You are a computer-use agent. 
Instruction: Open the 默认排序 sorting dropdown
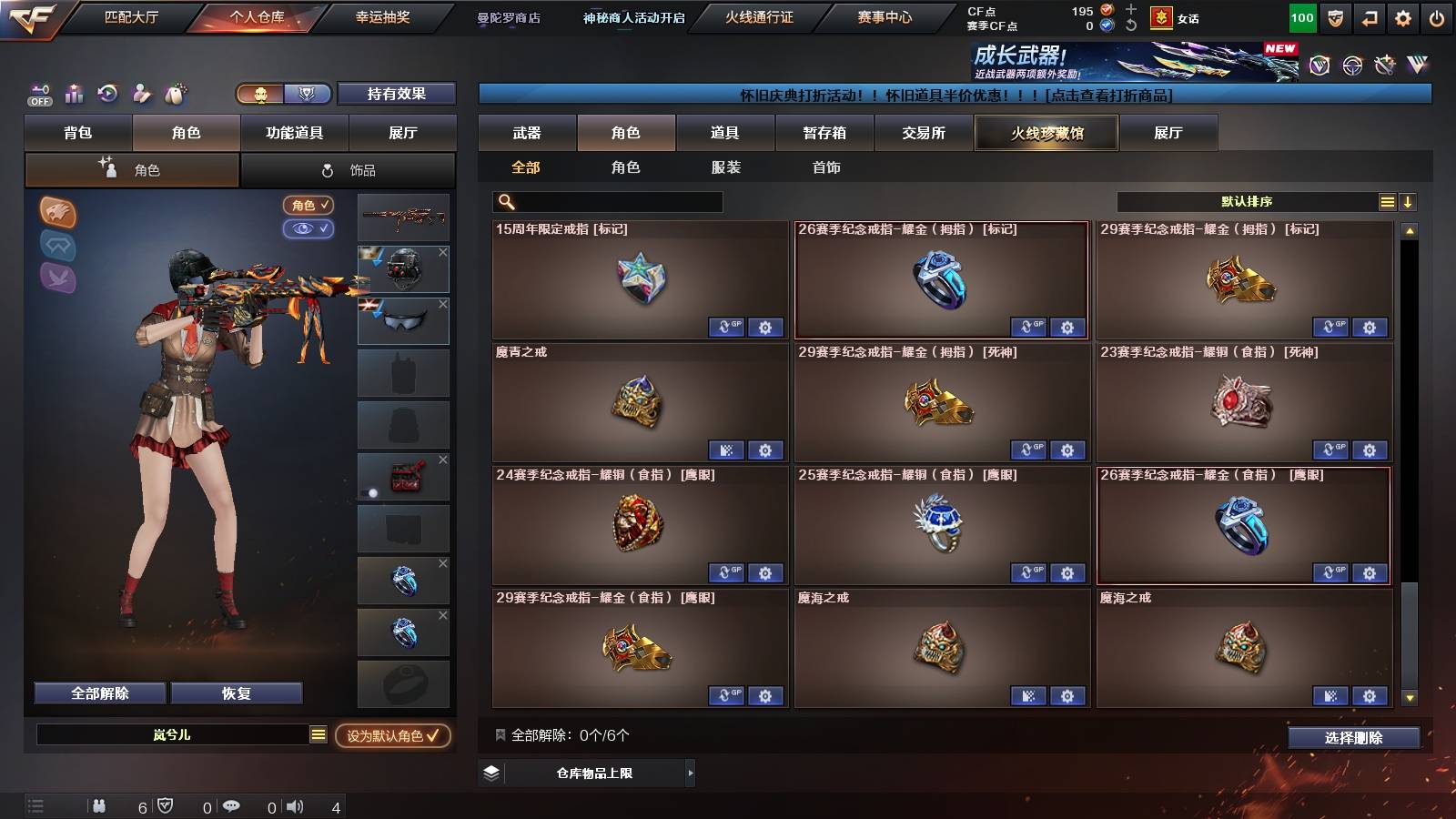(x=1247, y=201)
